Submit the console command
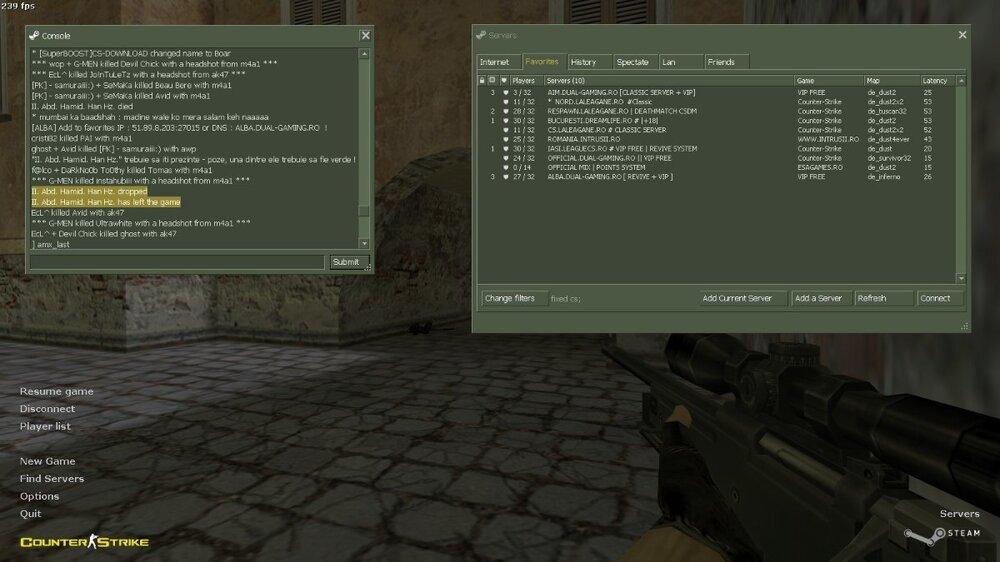This screenshot has width=1000, height=562. pos(345,262)
